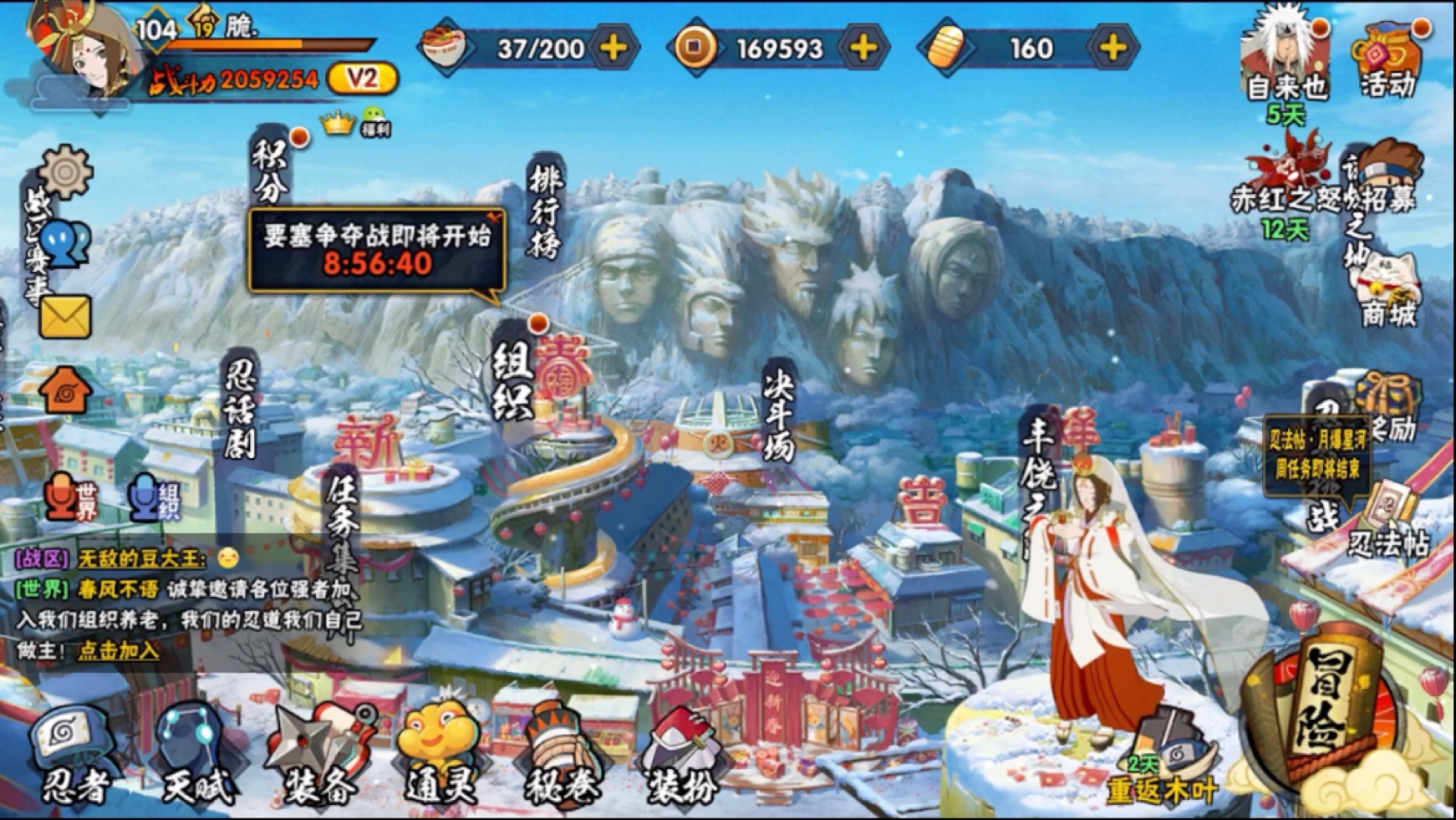This screenshot has height=820, width=1456.
Task: Add more ramen stamina with plus button
Action: click(613, 48)
